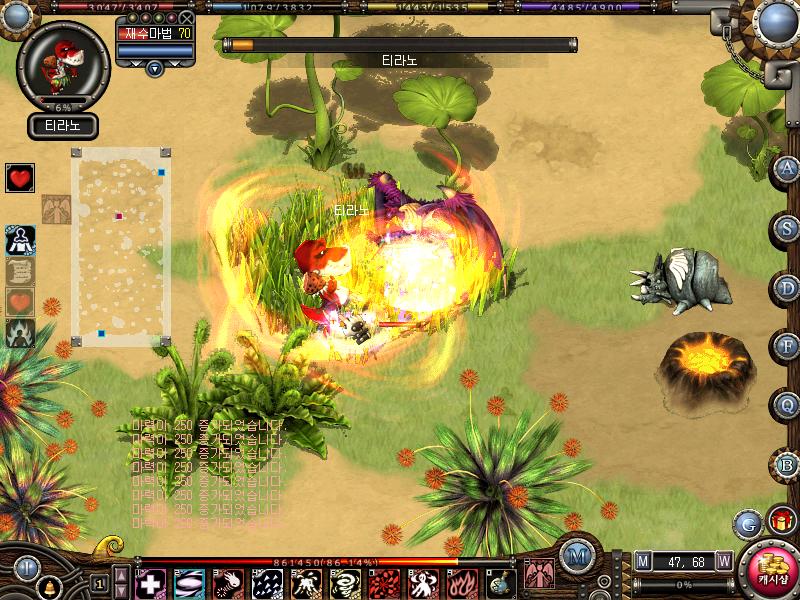This screenshot has width=800, height=600.
Task: Click the round F shortcut button
Action: (788, 346)
